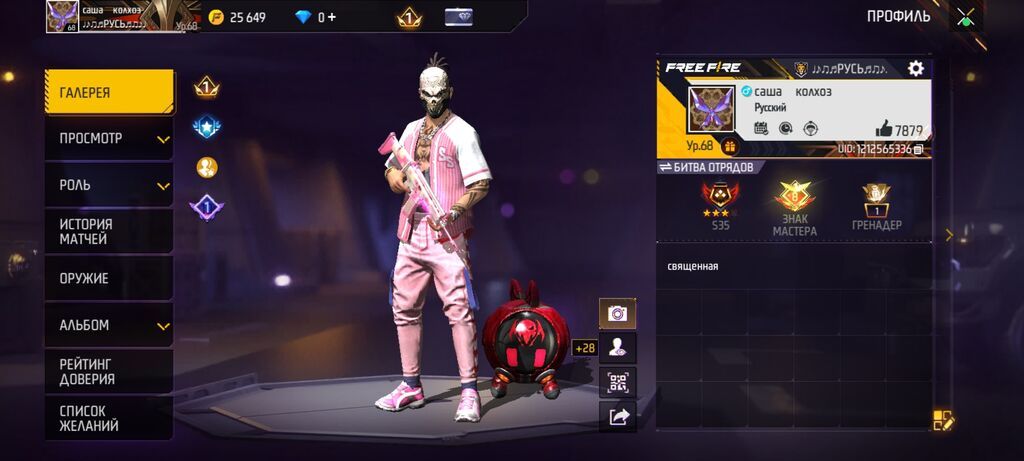Open the Оружие weapons section
Viewport: 1024px width, 461px height.
coord(109,278)
